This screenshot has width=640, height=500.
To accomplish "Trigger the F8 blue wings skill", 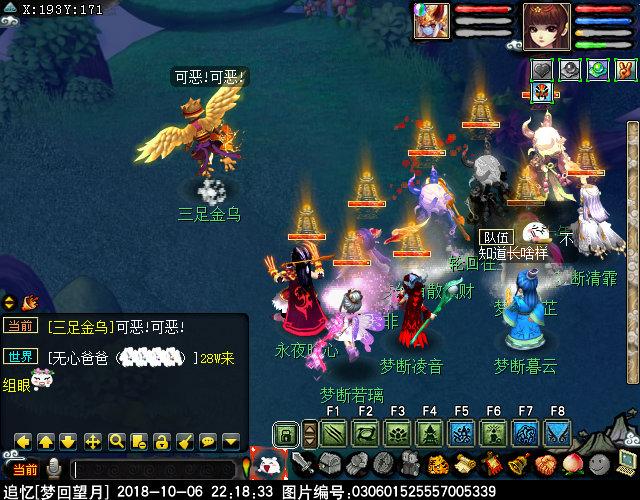I will point(557,433).
